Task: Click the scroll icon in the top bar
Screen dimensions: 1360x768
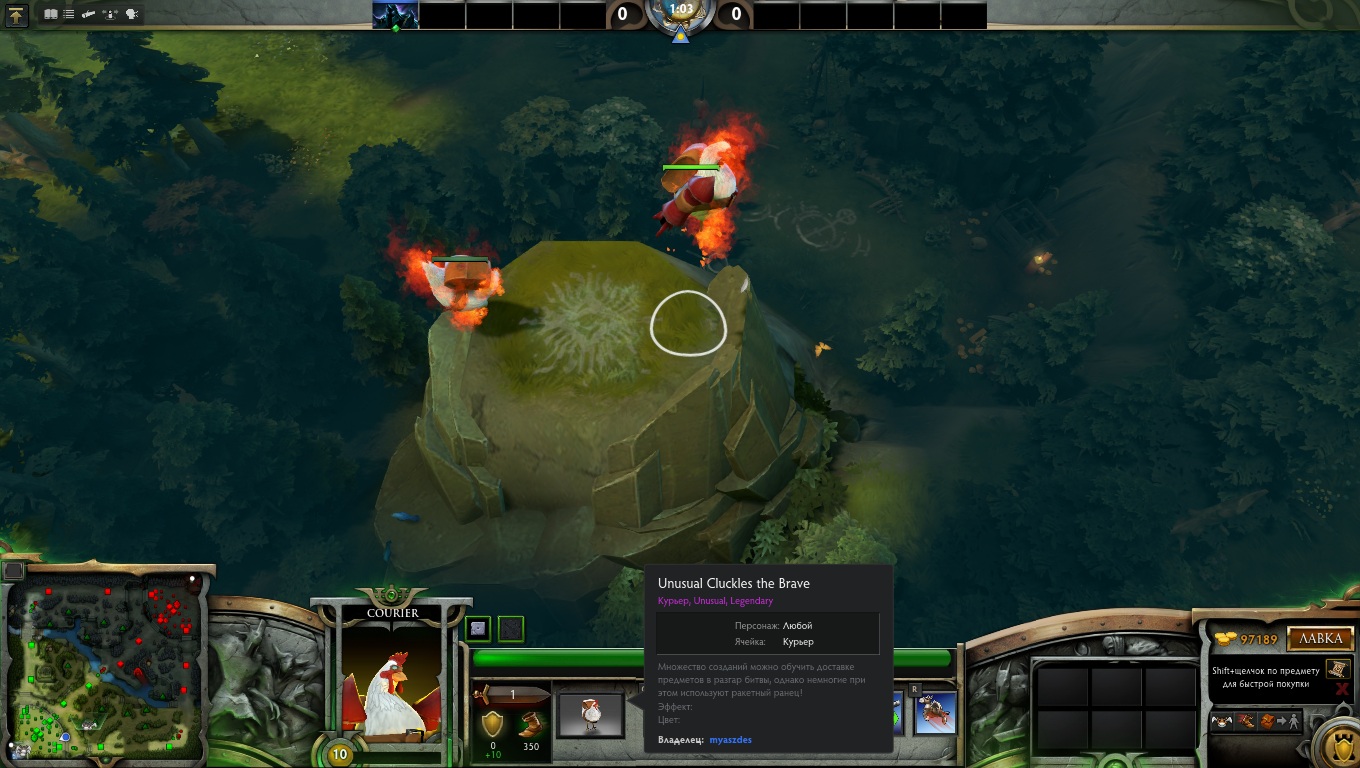Action: click(89, 15)
